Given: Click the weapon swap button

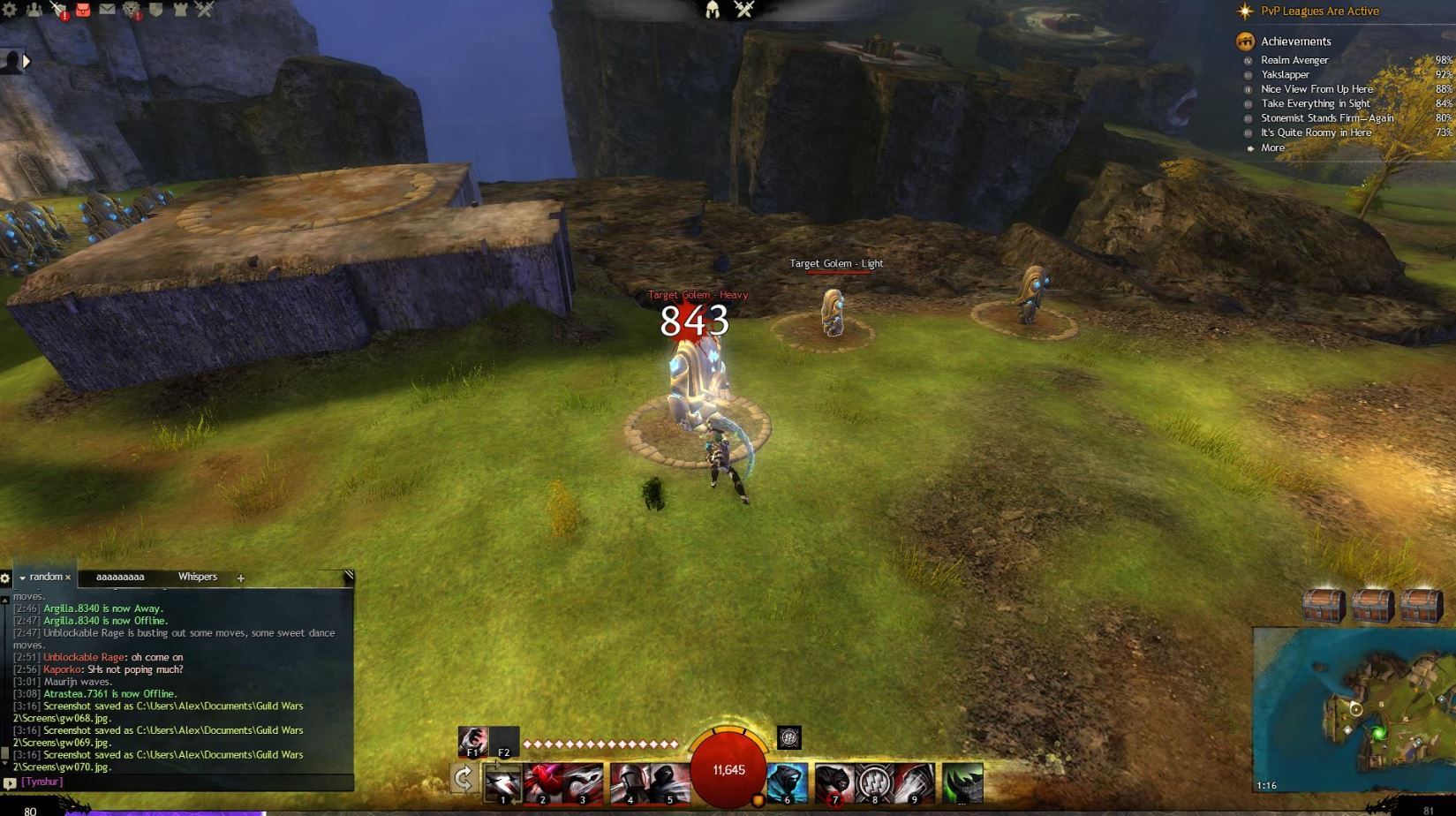Looking at the screenshot, I should [x=464, y=778].
